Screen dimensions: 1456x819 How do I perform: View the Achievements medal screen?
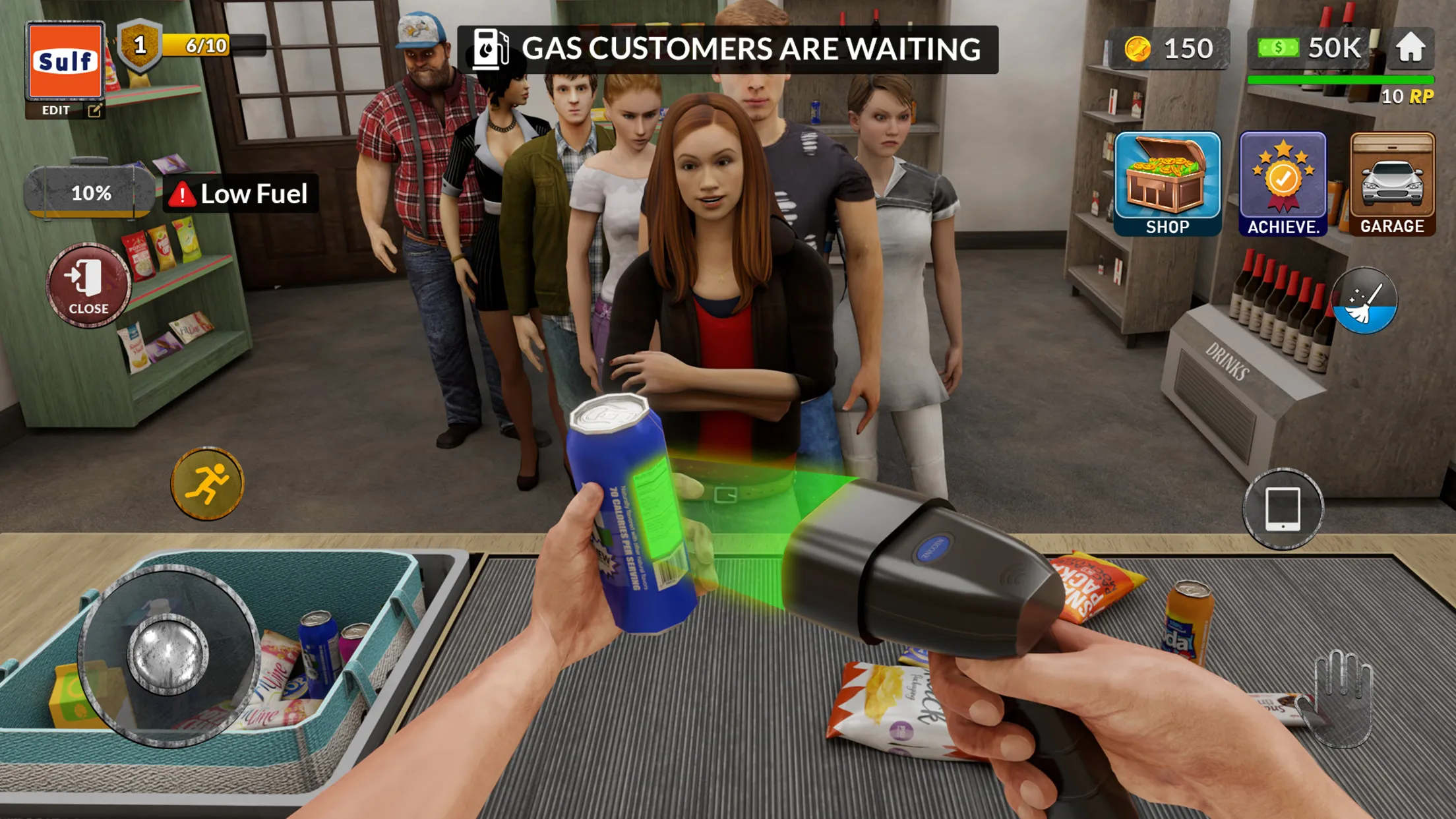click(x=1282, y=178)
